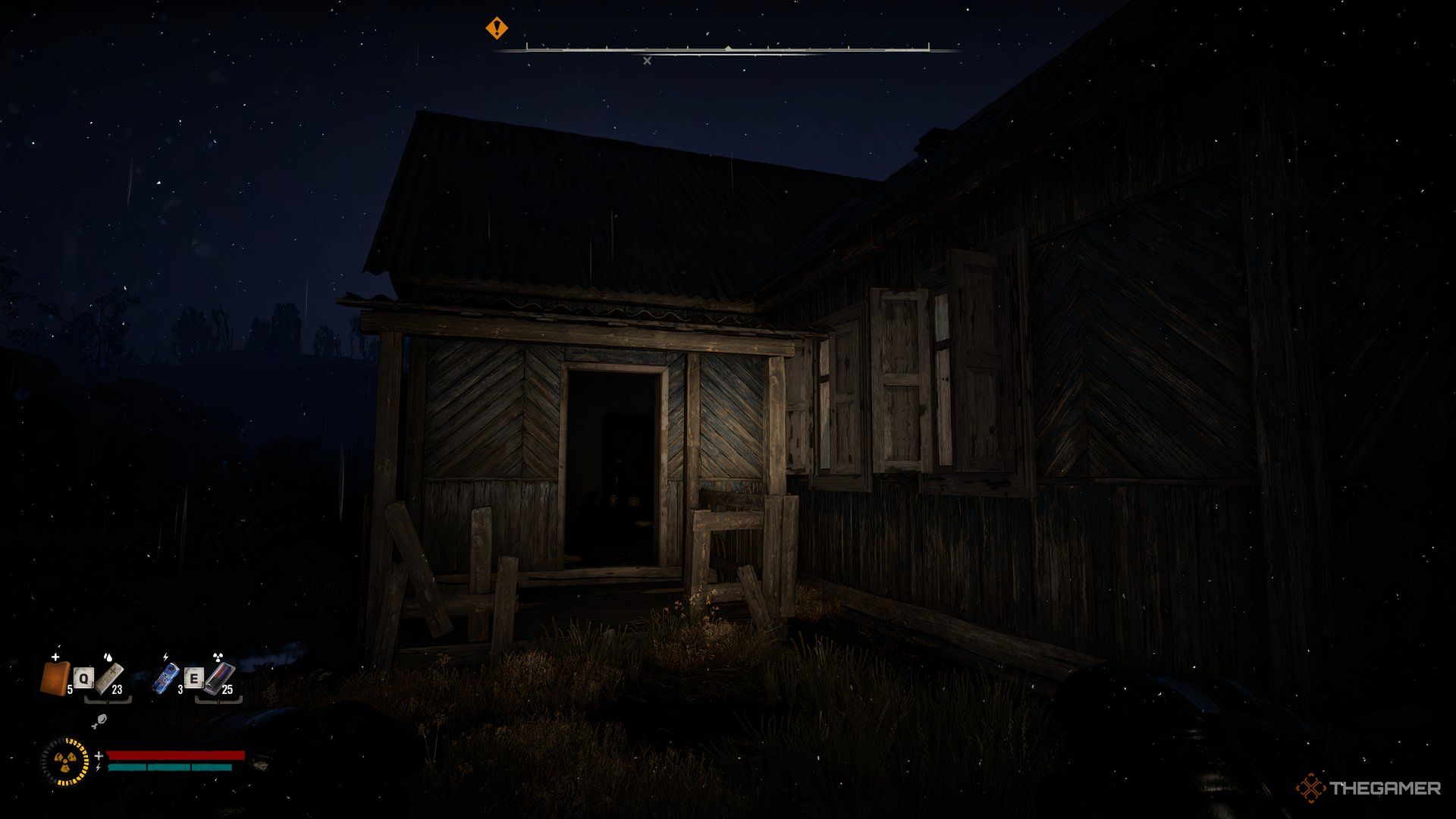Select the anti-rad pills in the E quick slot
1456x819 pixels.
coord(218,678)
